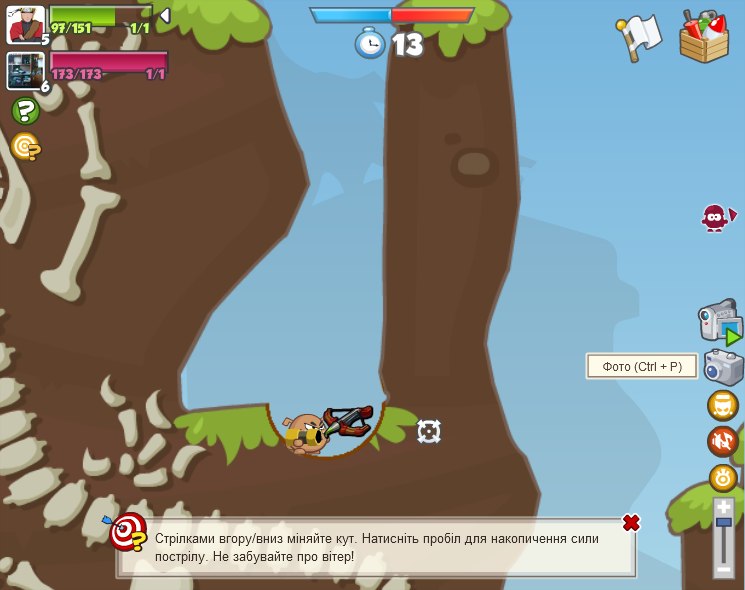This screenshot has width=745, height=590.
Task: Open help with the green question mark
Action: pos(25,111)
